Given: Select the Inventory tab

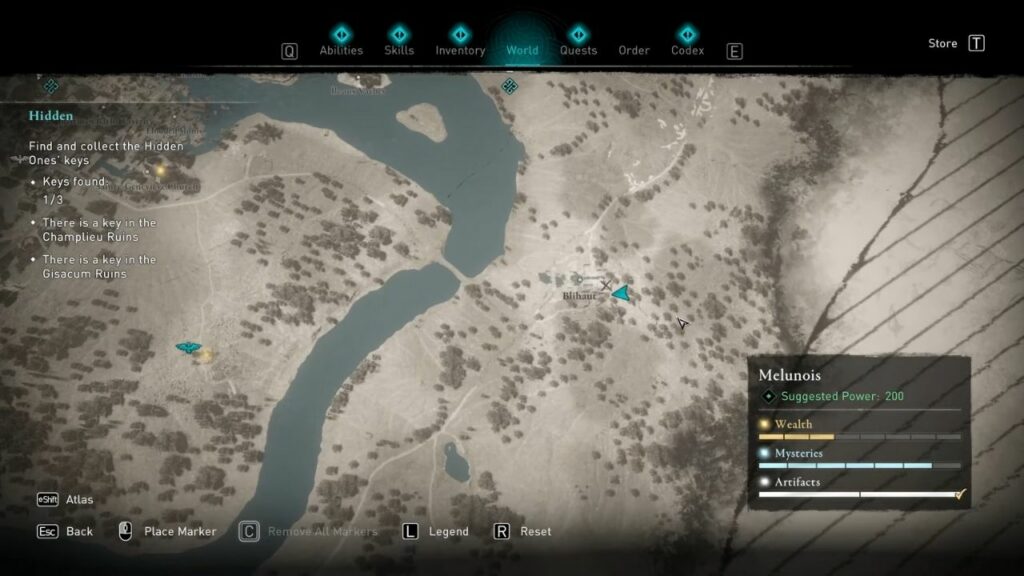Looking at the screenshot, I should [x=460, y=50].
